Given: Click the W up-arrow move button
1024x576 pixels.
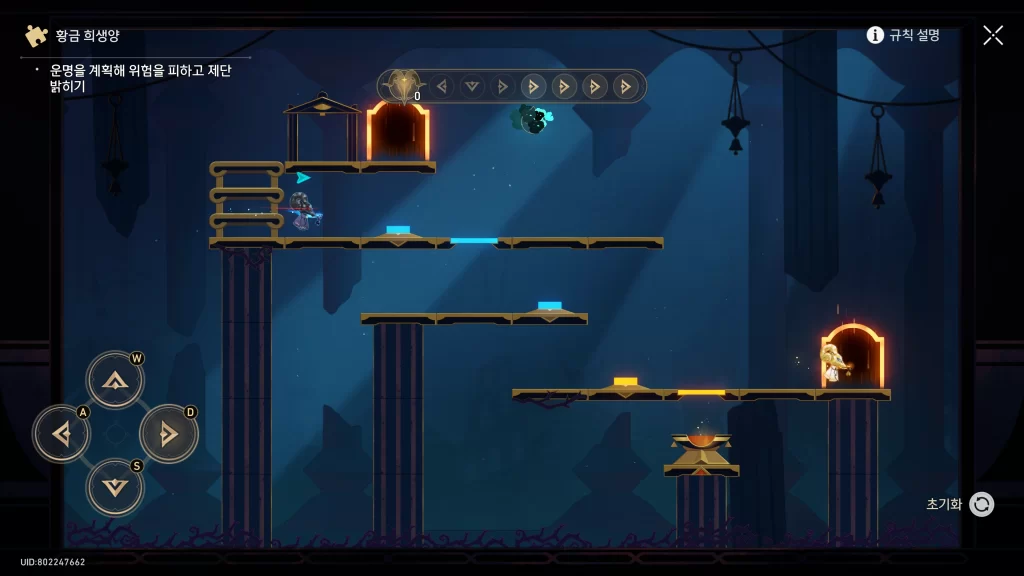Looking at the screenshot, I should [116, 380].
